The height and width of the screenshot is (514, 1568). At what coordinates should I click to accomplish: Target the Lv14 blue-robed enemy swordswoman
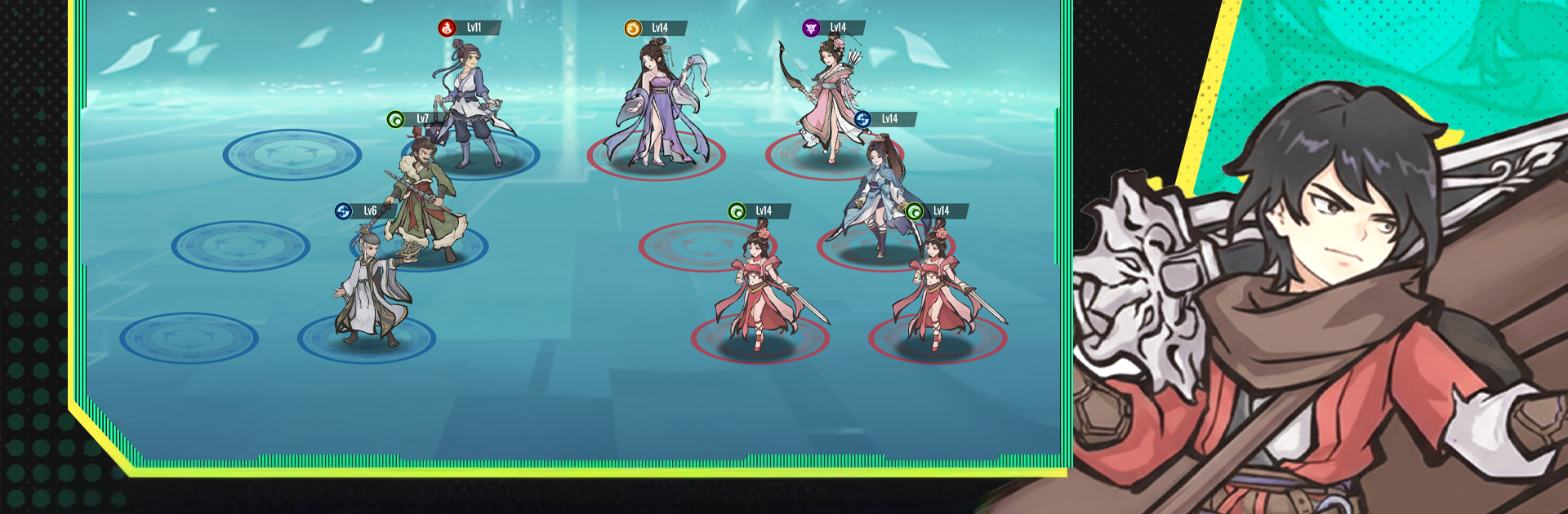tap(875, 196)
